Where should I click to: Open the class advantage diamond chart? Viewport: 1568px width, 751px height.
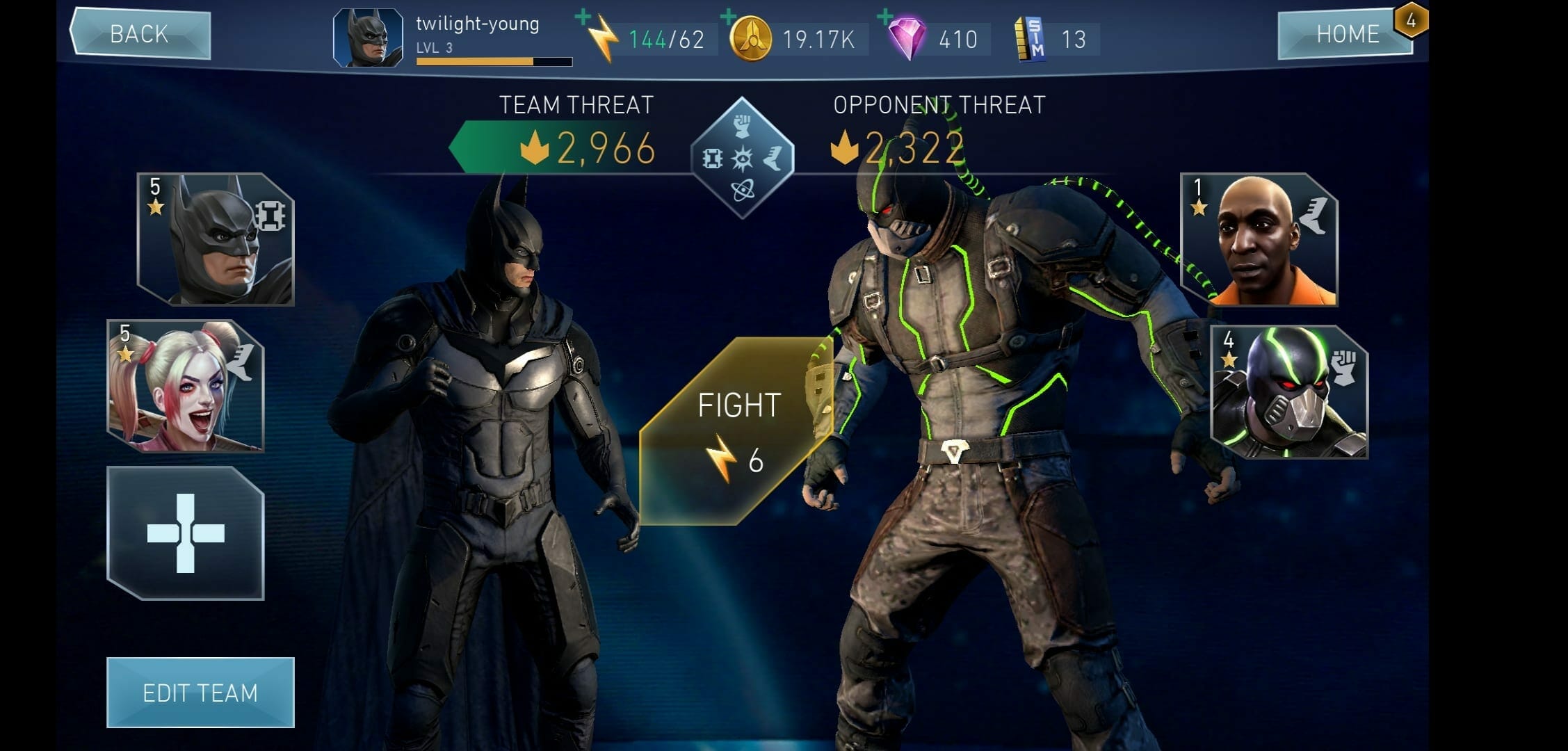[743, 158]
